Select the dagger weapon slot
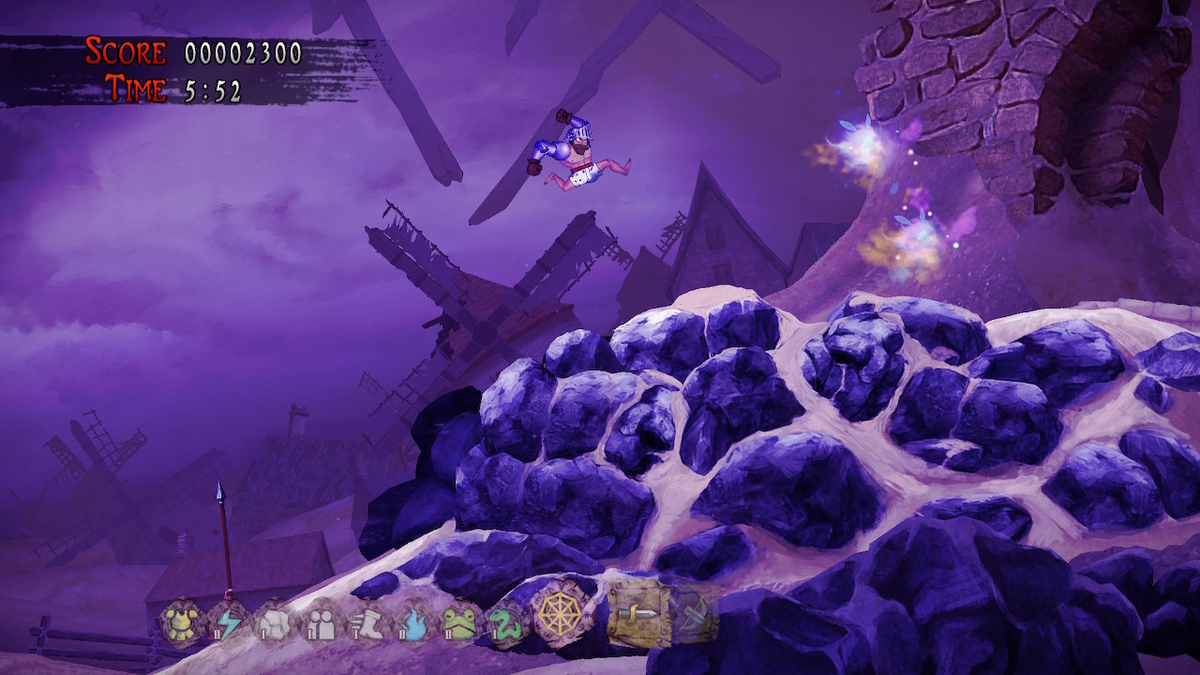The image size is (1200, 675). coord(638,610)
